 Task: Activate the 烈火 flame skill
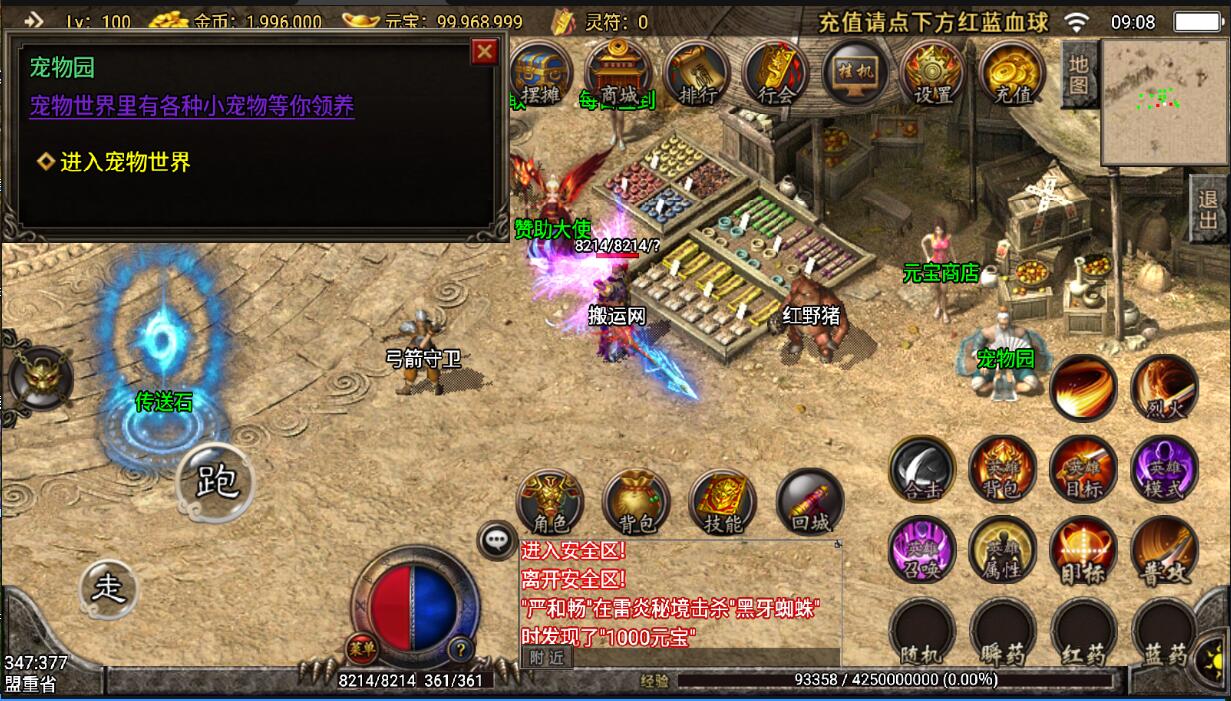[x=1164, y=388]
